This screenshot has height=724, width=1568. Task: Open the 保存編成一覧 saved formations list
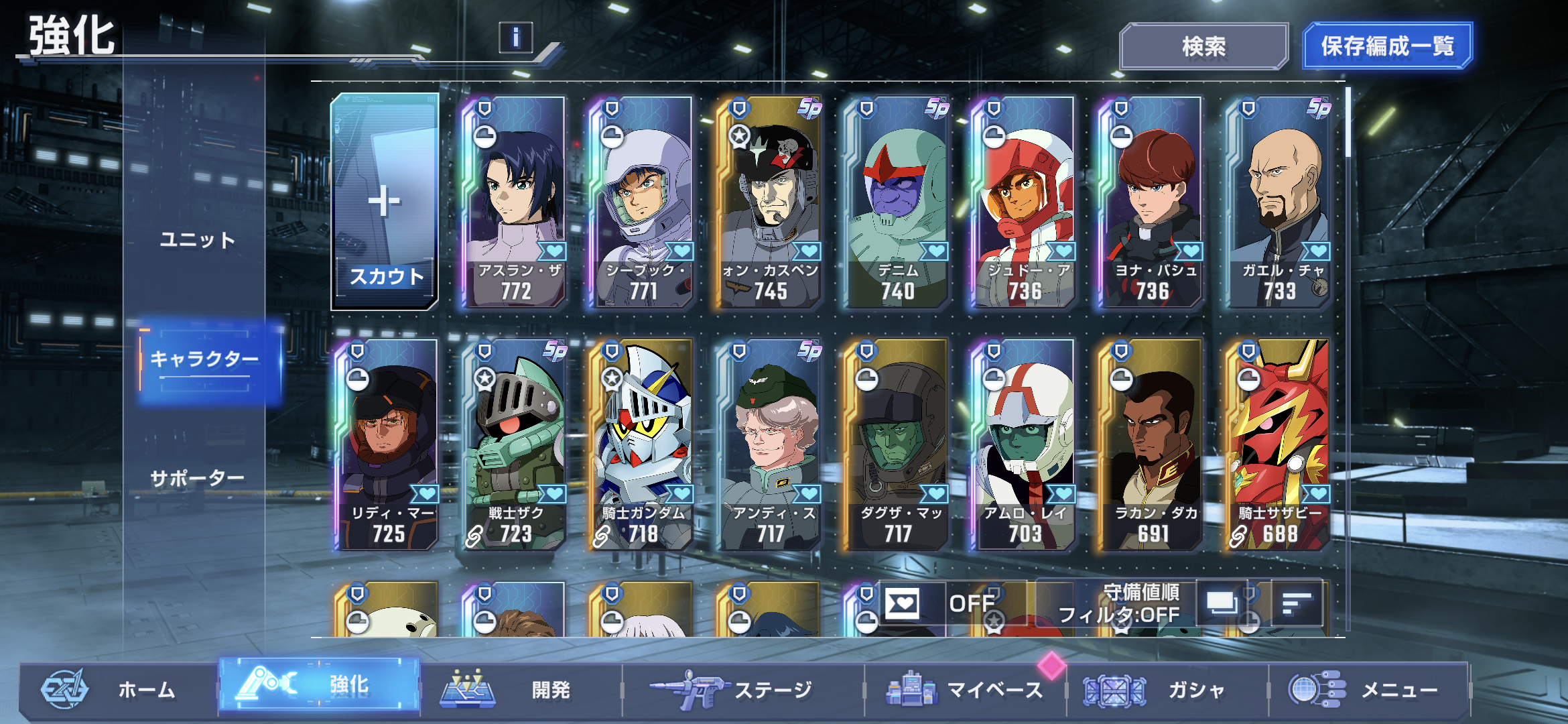1387,46
